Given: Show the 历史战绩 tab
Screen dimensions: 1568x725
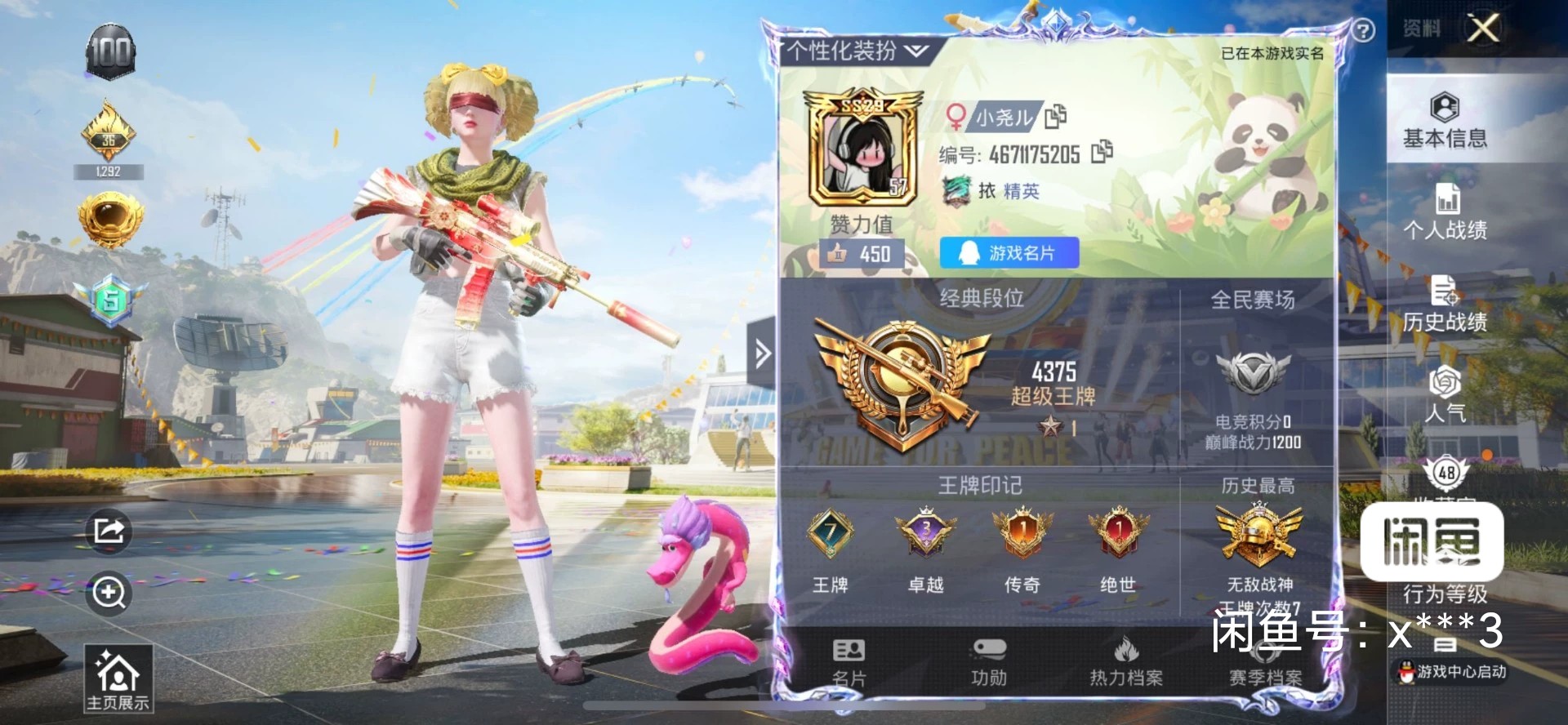Looking at the screenshot, I should [1445, 305].
